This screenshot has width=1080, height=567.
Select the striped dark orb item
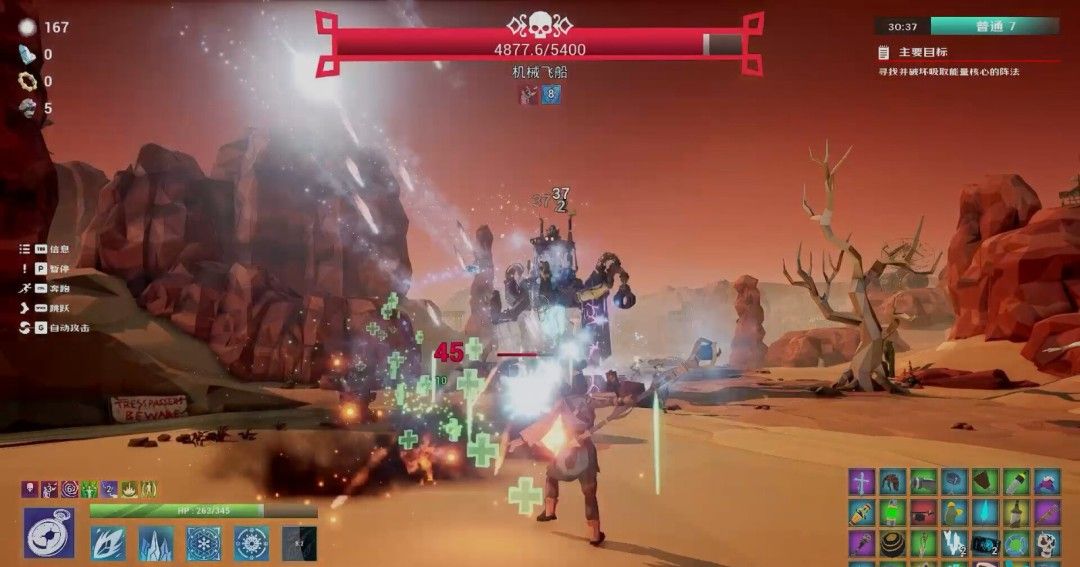point(893,544)
